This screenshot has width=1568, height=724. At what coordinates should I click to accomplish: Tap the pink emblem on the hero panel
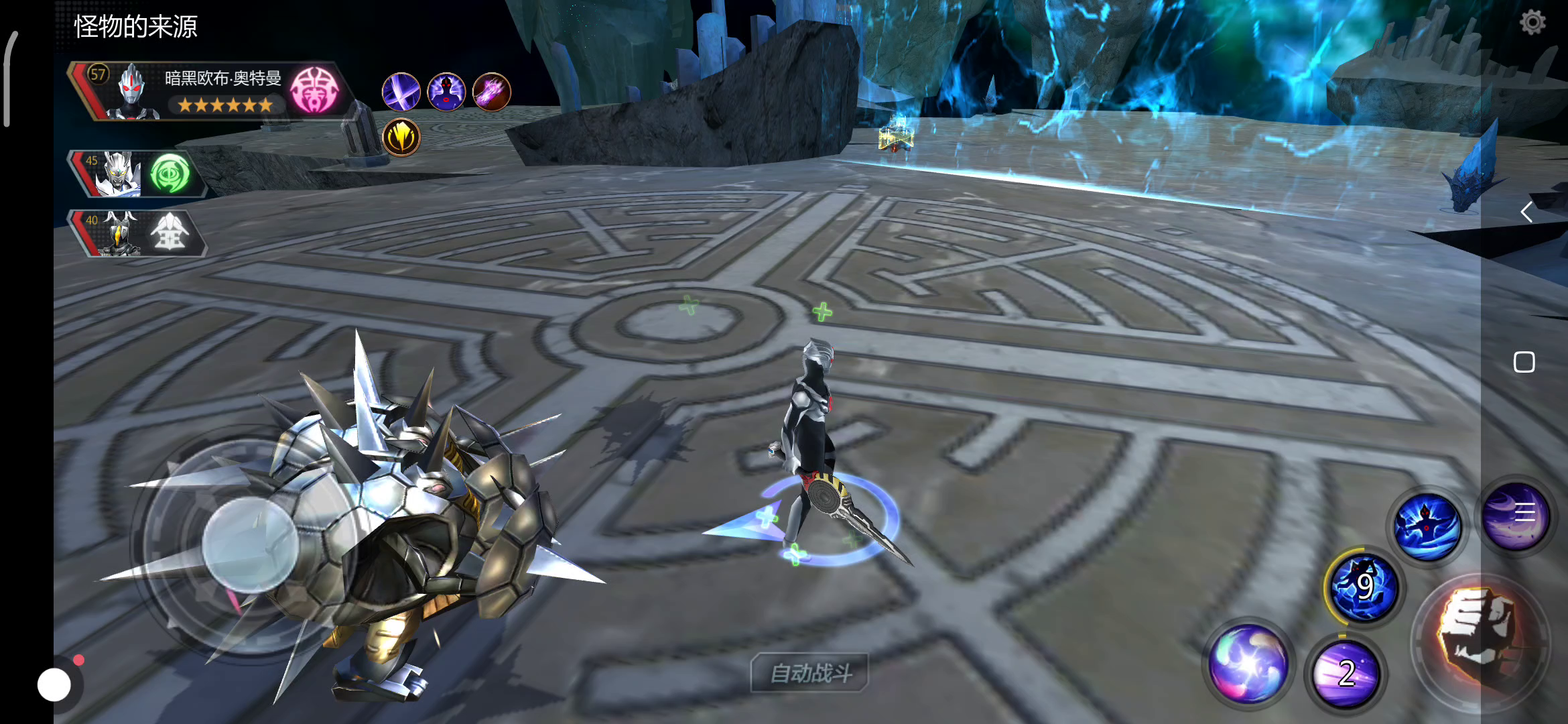point(314,90)
